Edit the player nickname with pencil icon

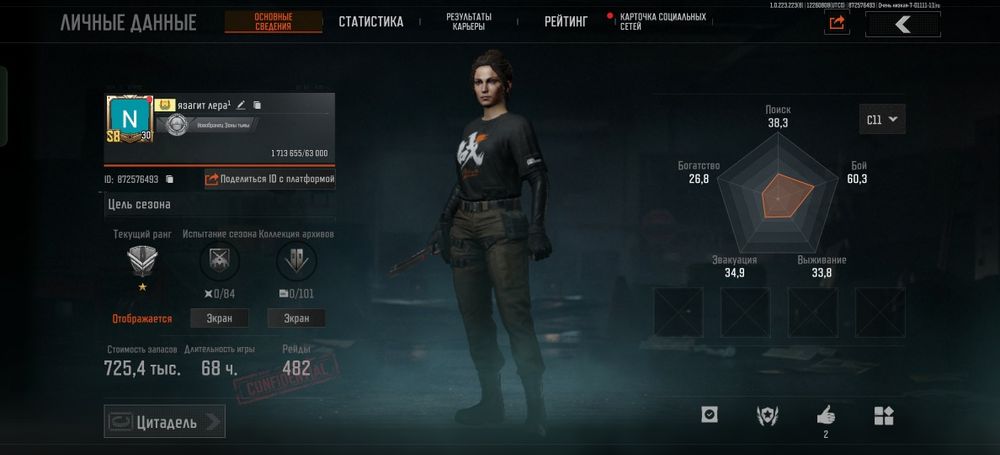point(241,105)
